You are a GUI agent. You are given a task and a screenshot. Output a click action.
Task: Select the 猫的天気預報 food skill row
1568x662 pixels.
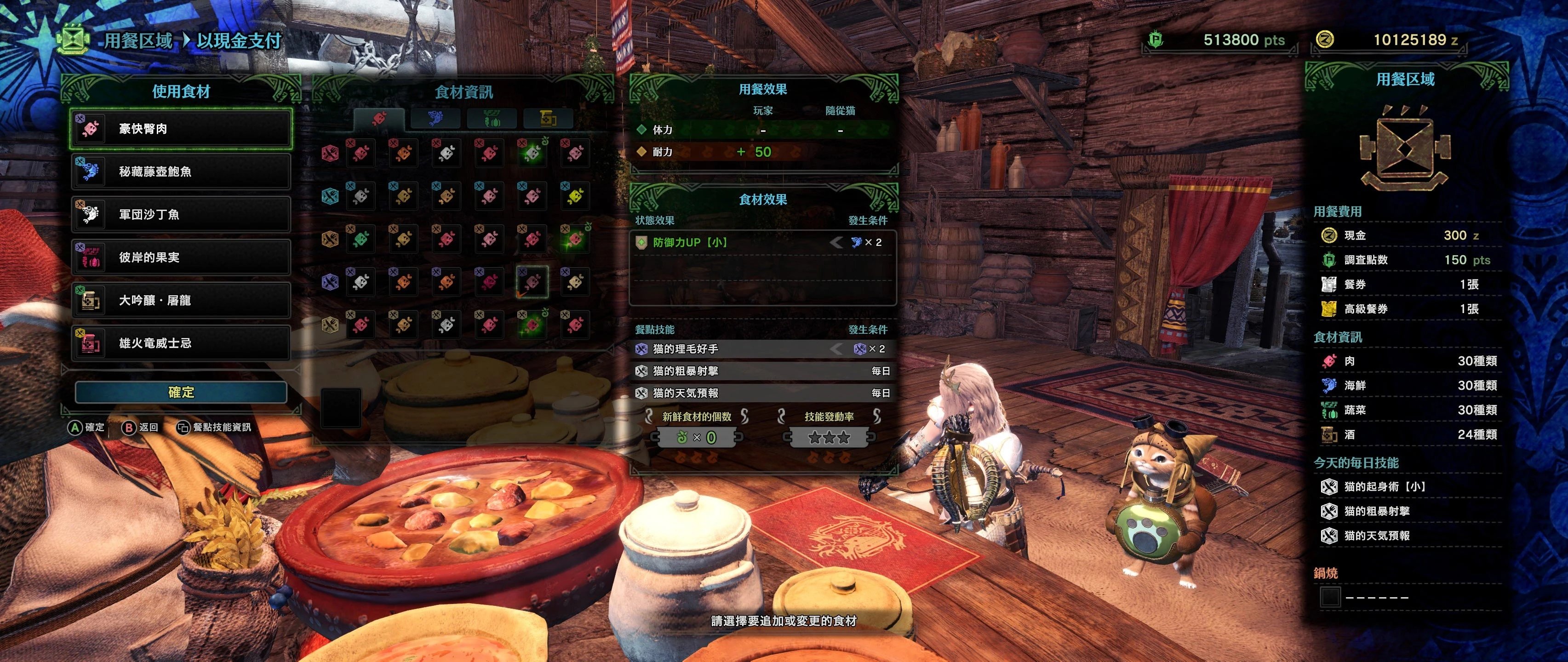762,393
